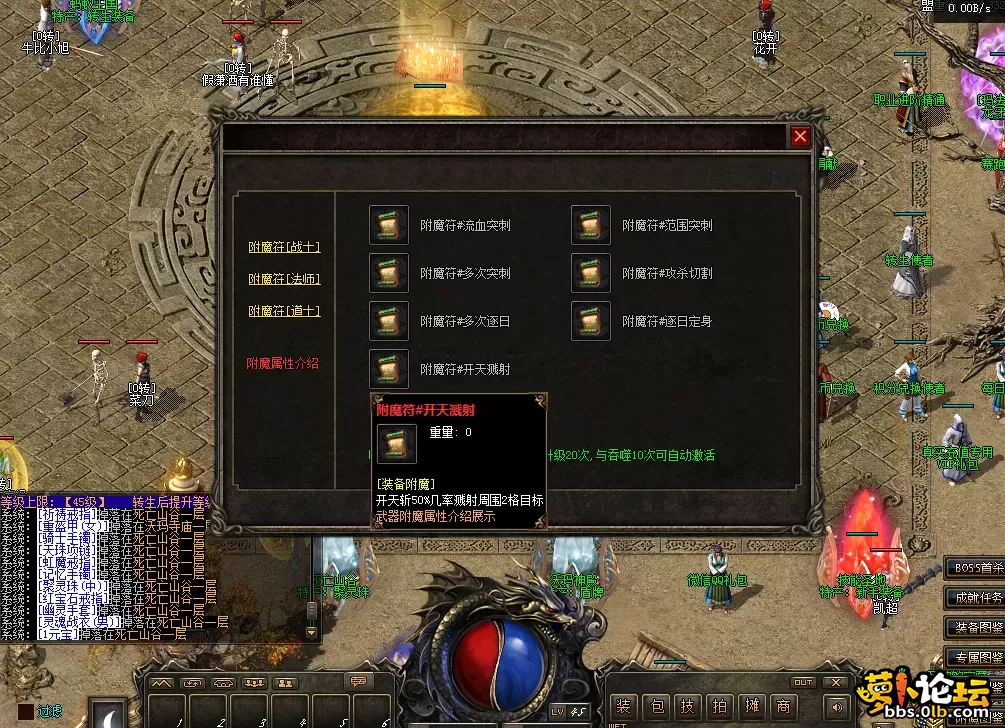Select the 附魔符[法师] mage link
Viewport: 1005px width, 728px height.
(284, 279)
